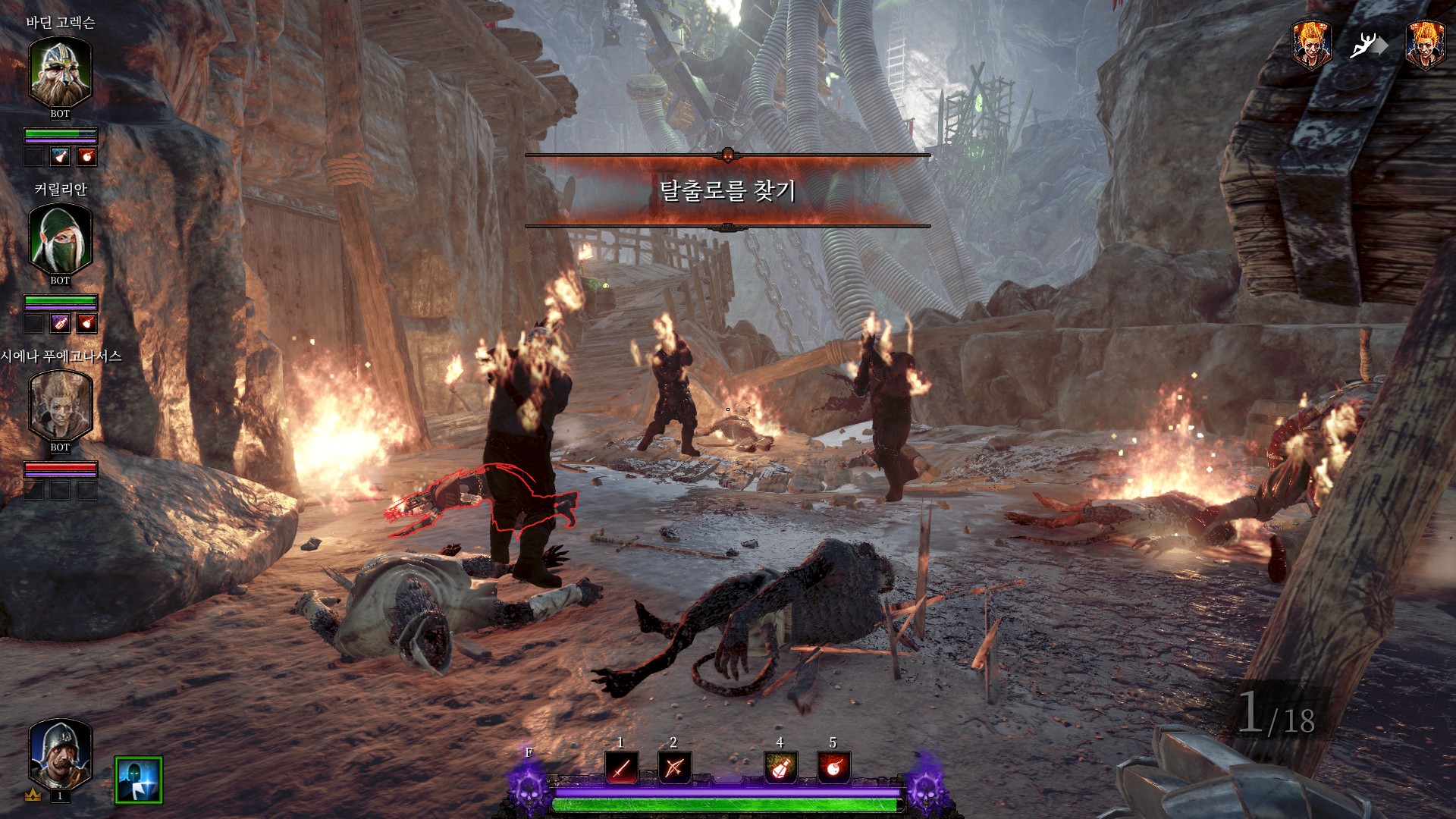Switch to the ranged bow weapon slot

(673, 768)
